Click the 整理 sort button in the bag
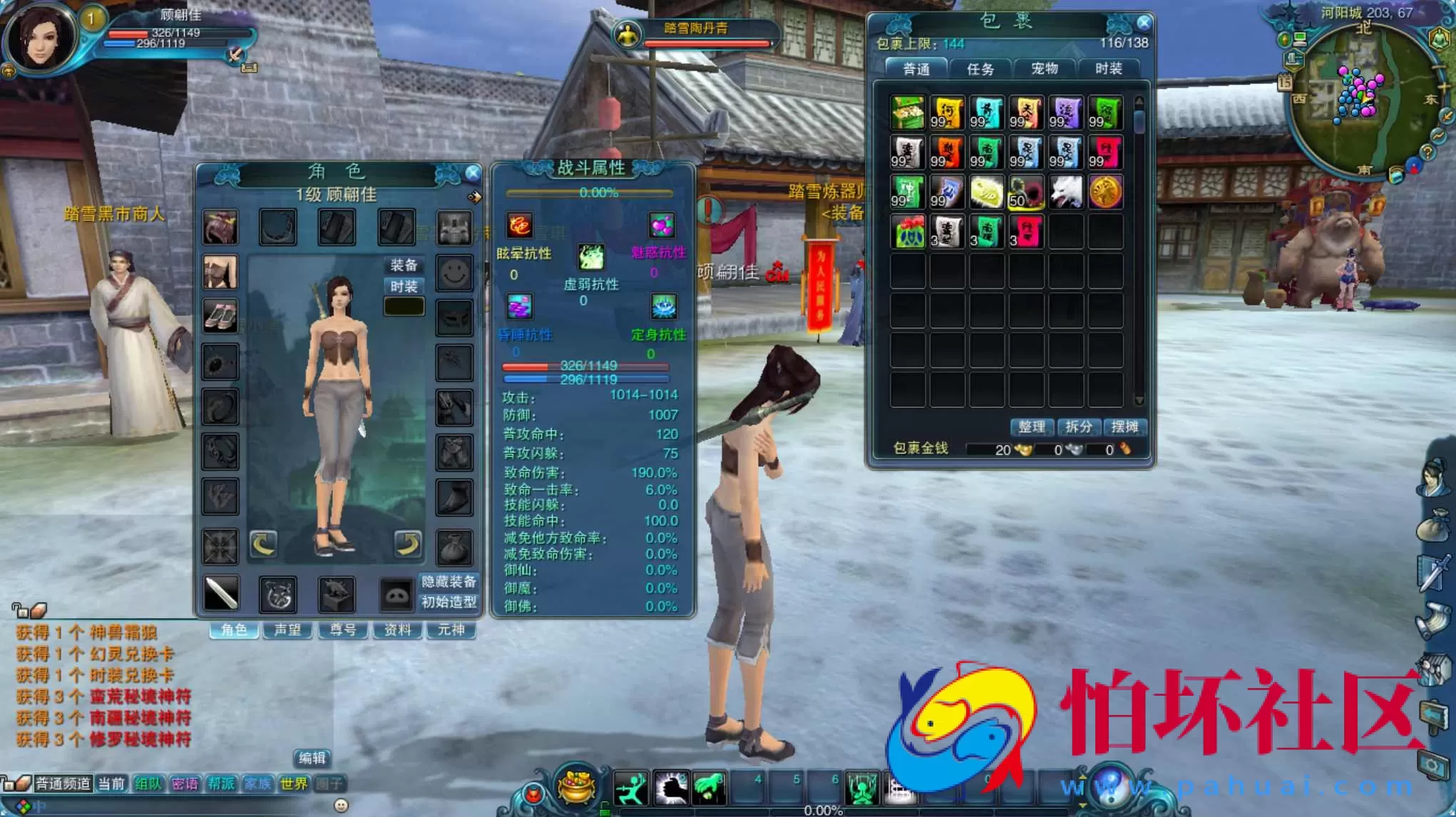Image resolution: width=1456 pixels, height=817 pixels. 1032,428
